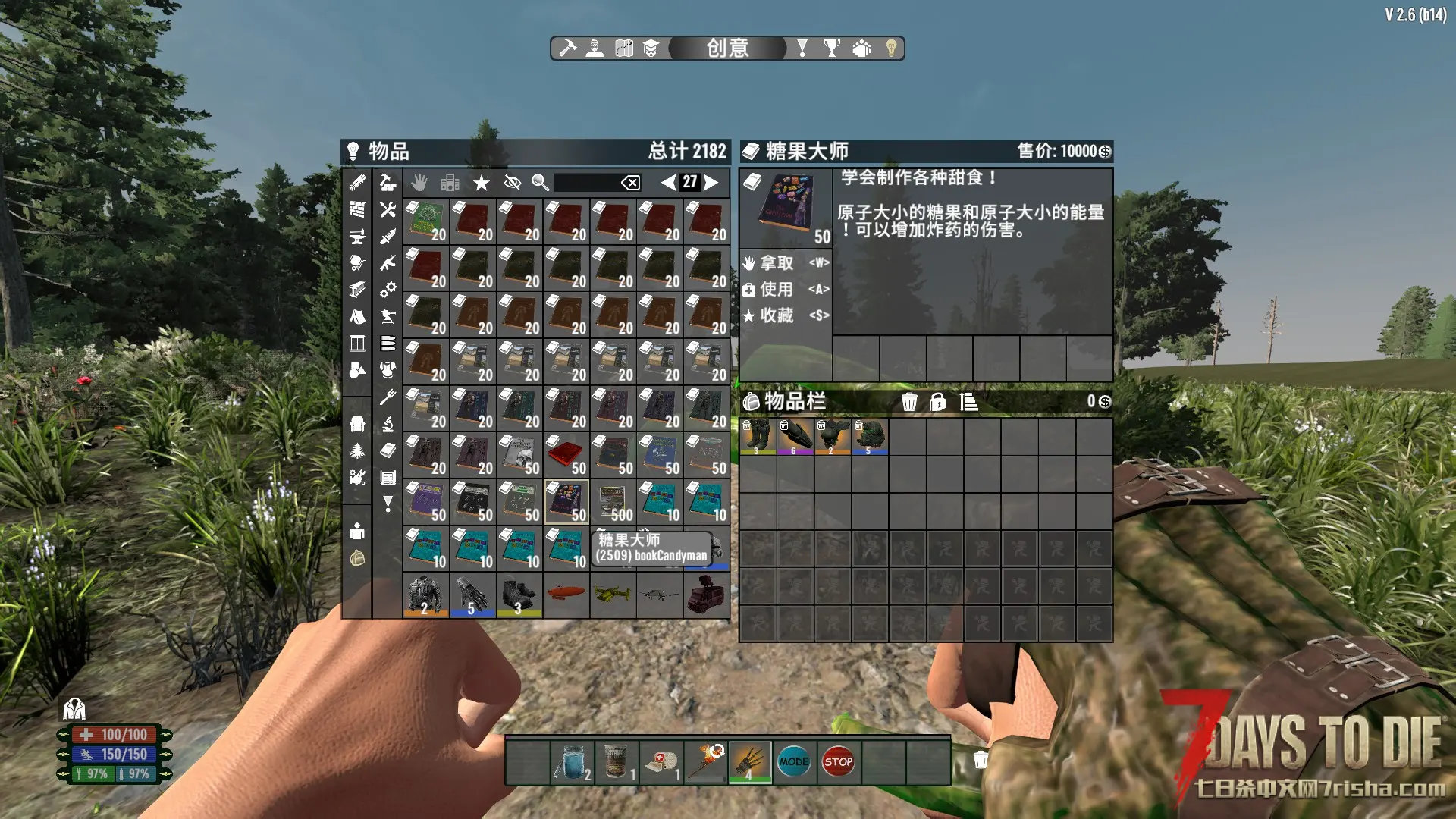Go back to the previous item page

[668, 182]
